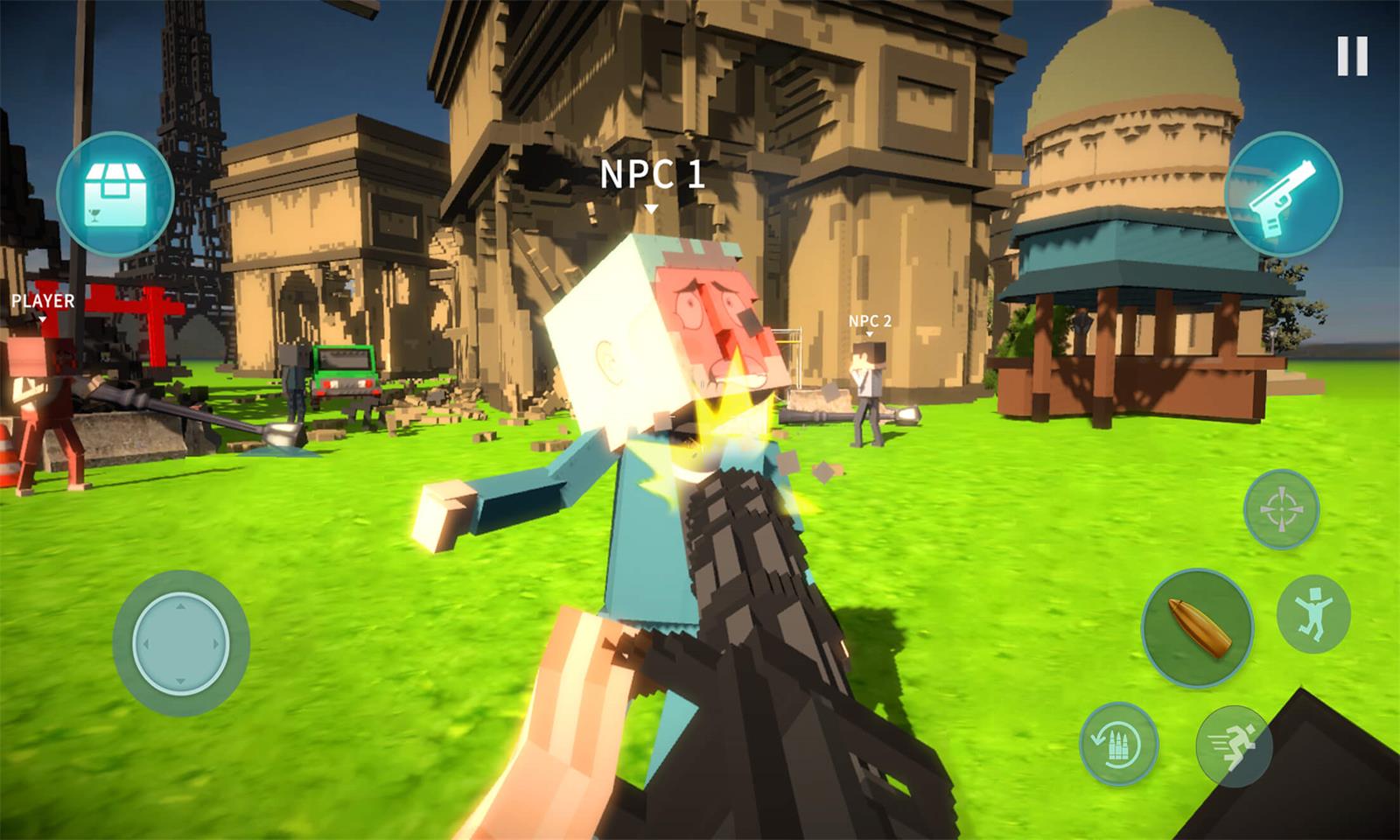Tap the crosshair aim button

(x=1282, y=509)
